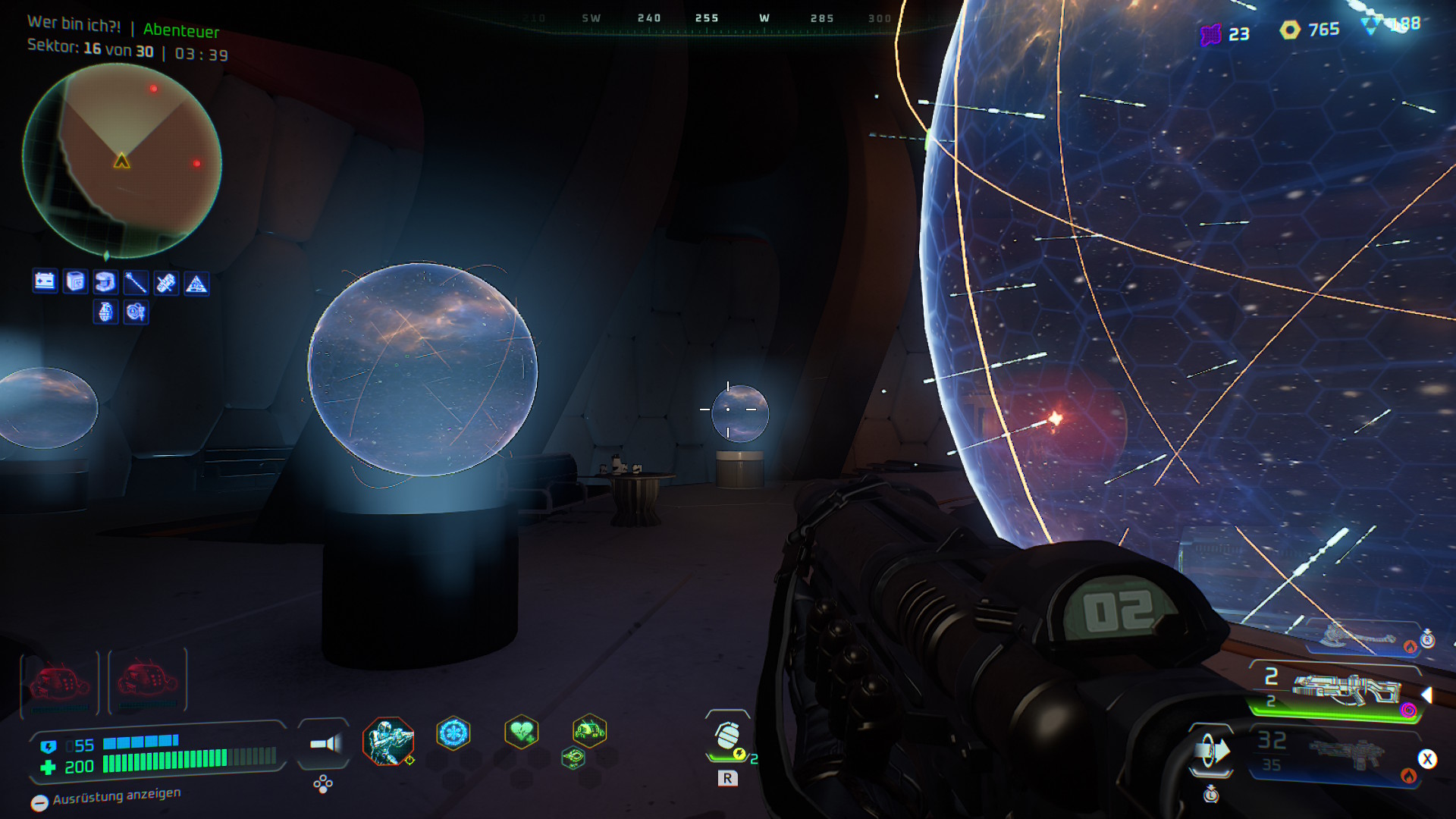This screenshot has width=1456, height=819.
Task: Click the second red drone companion slot
Action: pyautogui.click(x=148, y=680)
